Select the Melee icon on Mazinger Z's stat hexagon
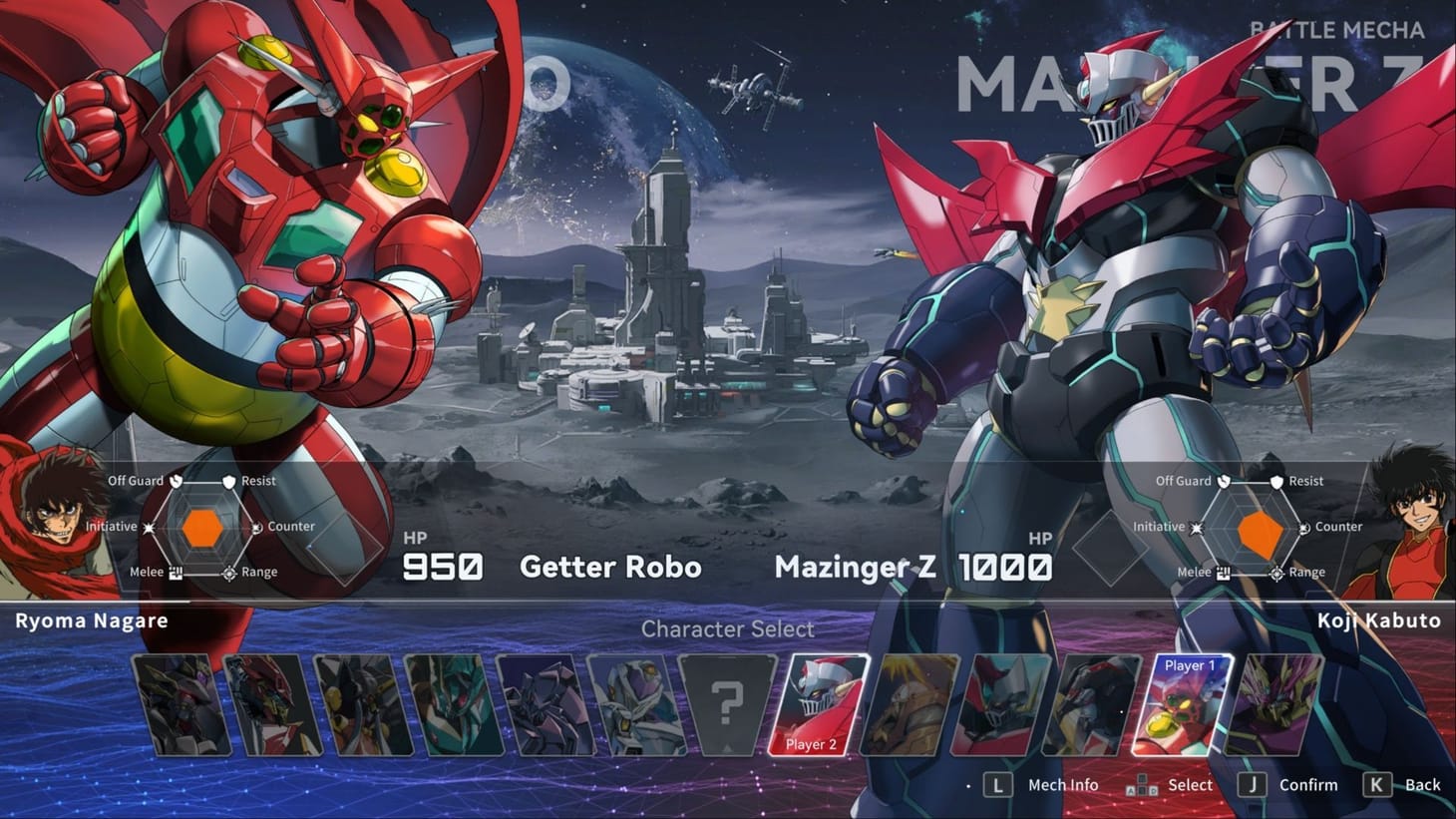 tap(1222, 572)
